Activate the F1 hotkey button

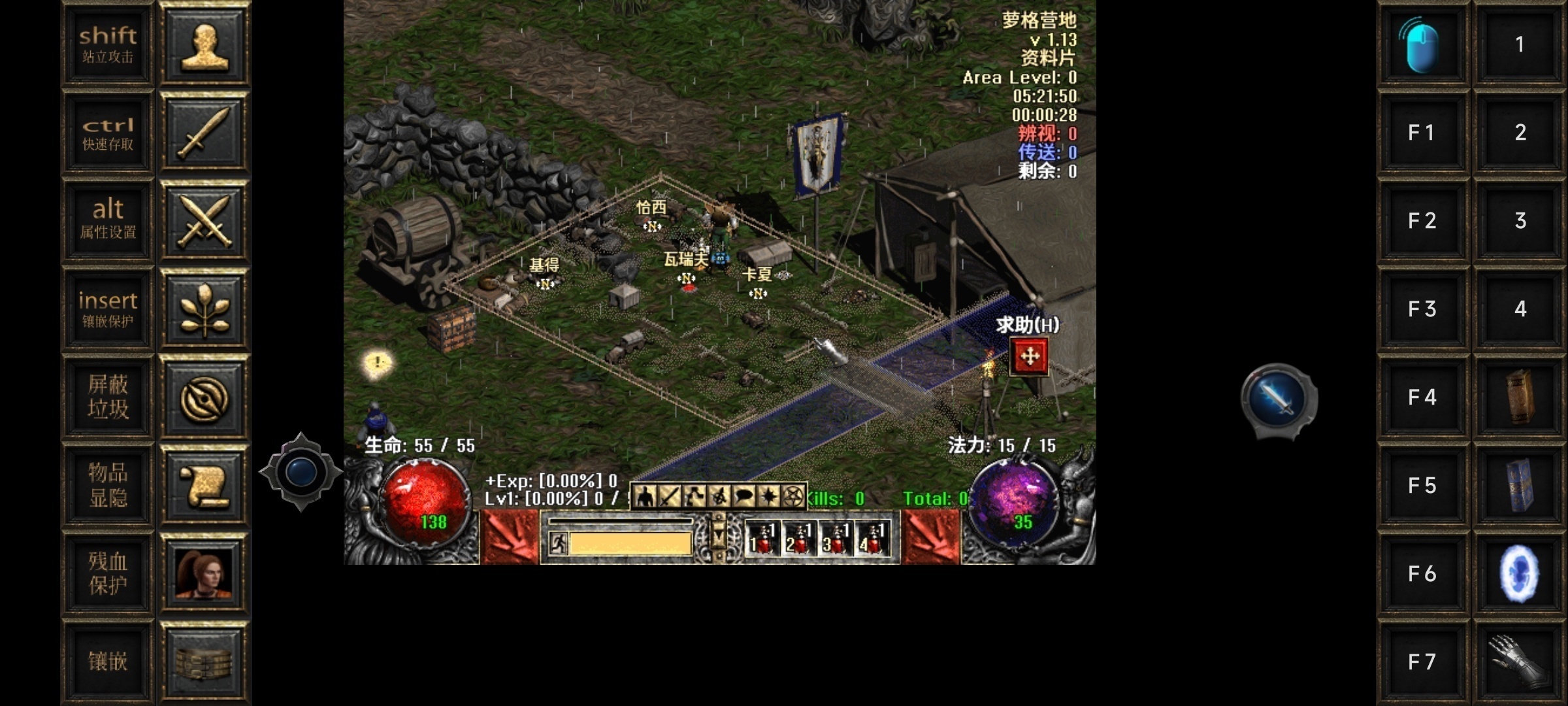[1422, 133]
